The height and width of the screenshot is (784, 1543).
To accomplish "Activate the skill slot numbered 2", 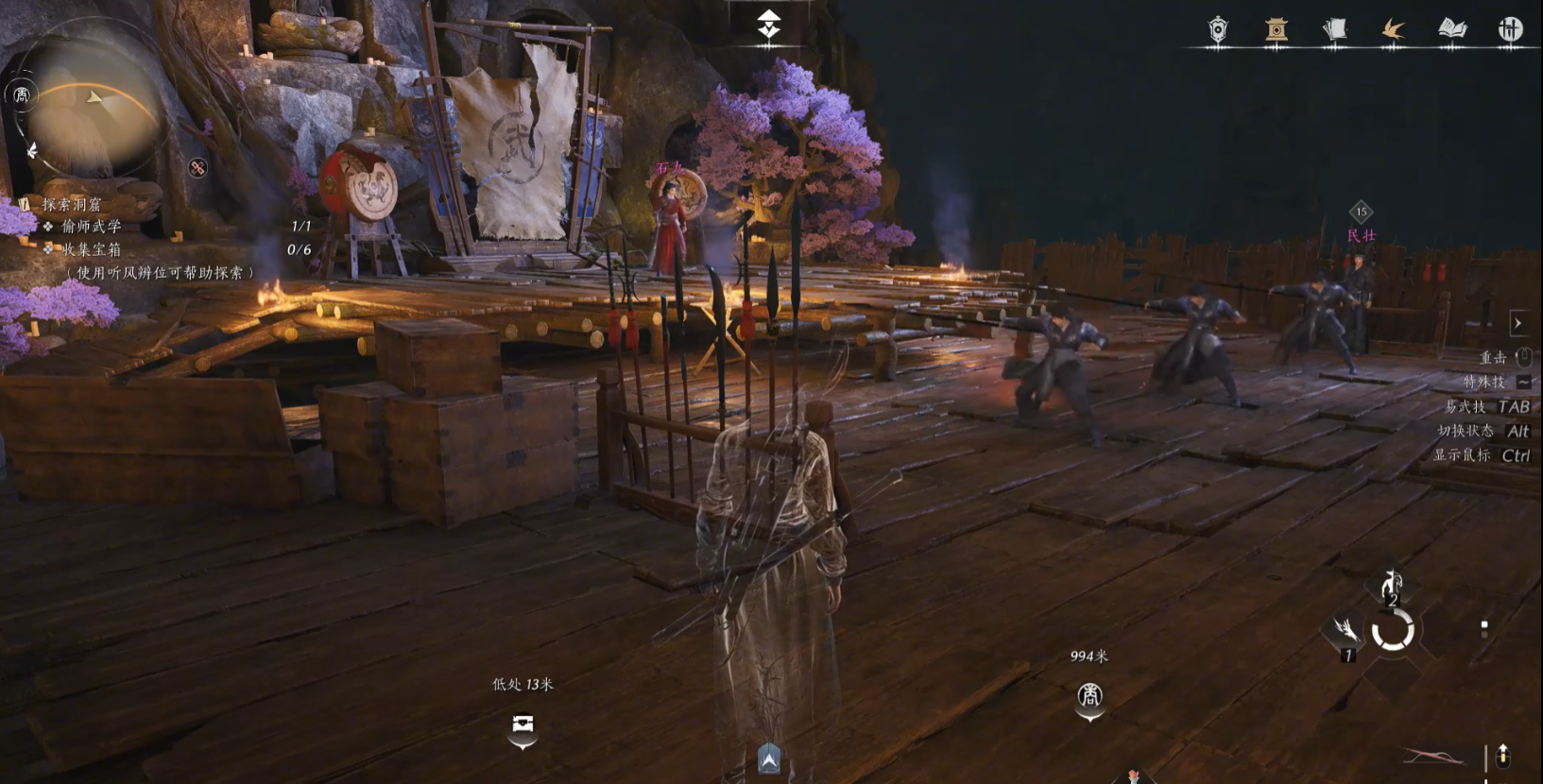I will [1391, 586].
